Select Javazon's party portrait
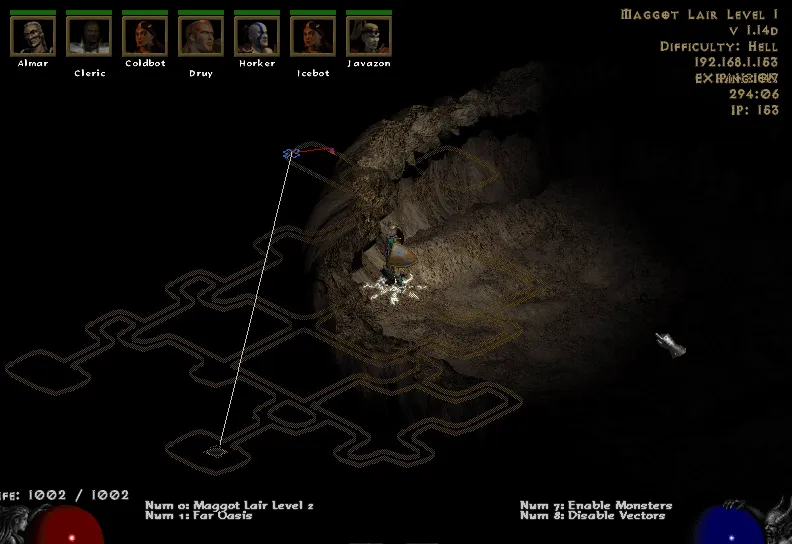Screen dimensions: 792x544 (x=369, y=36)
